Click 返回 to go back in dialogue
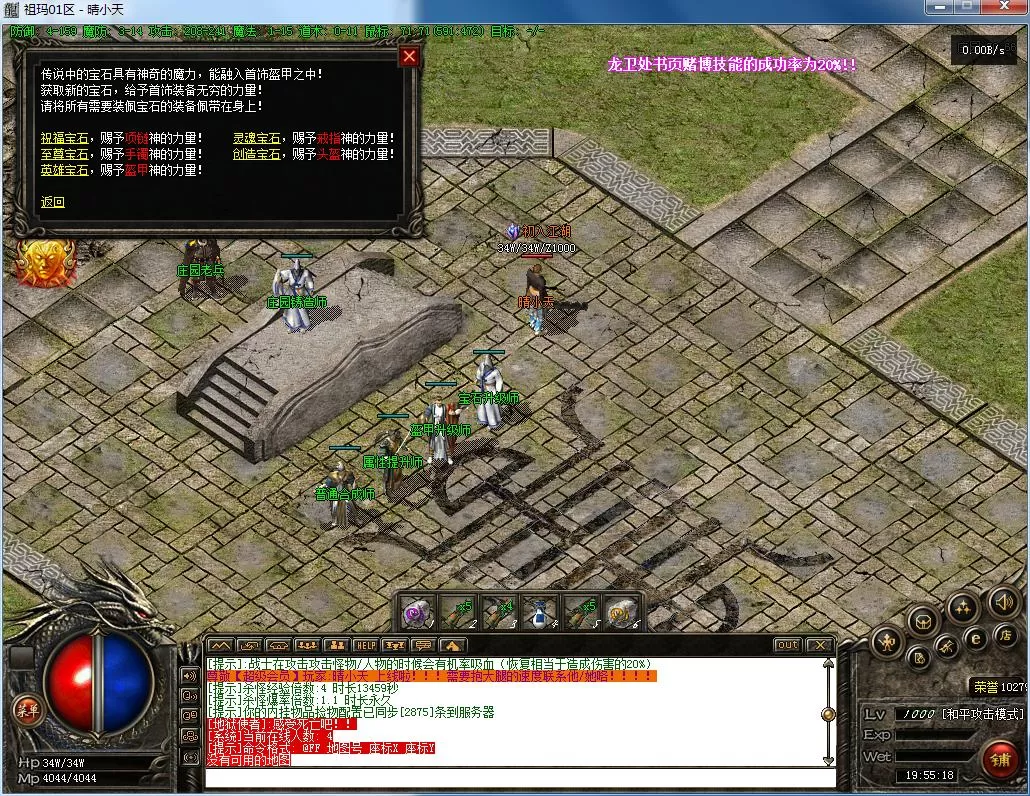 tap(52, 202)
